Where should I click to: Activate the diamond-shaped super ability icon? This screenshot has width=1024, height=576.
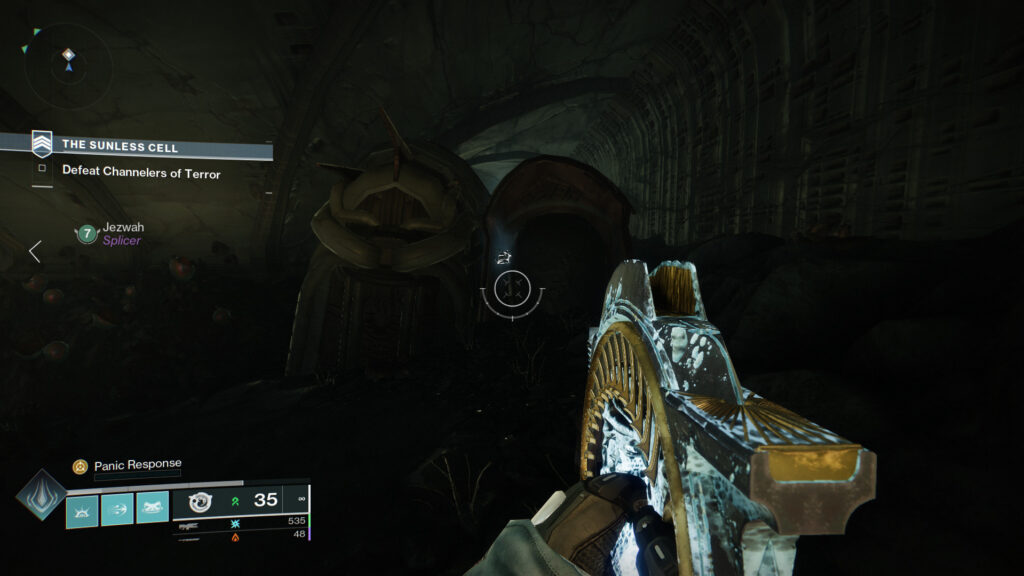[x=41, y=496]
